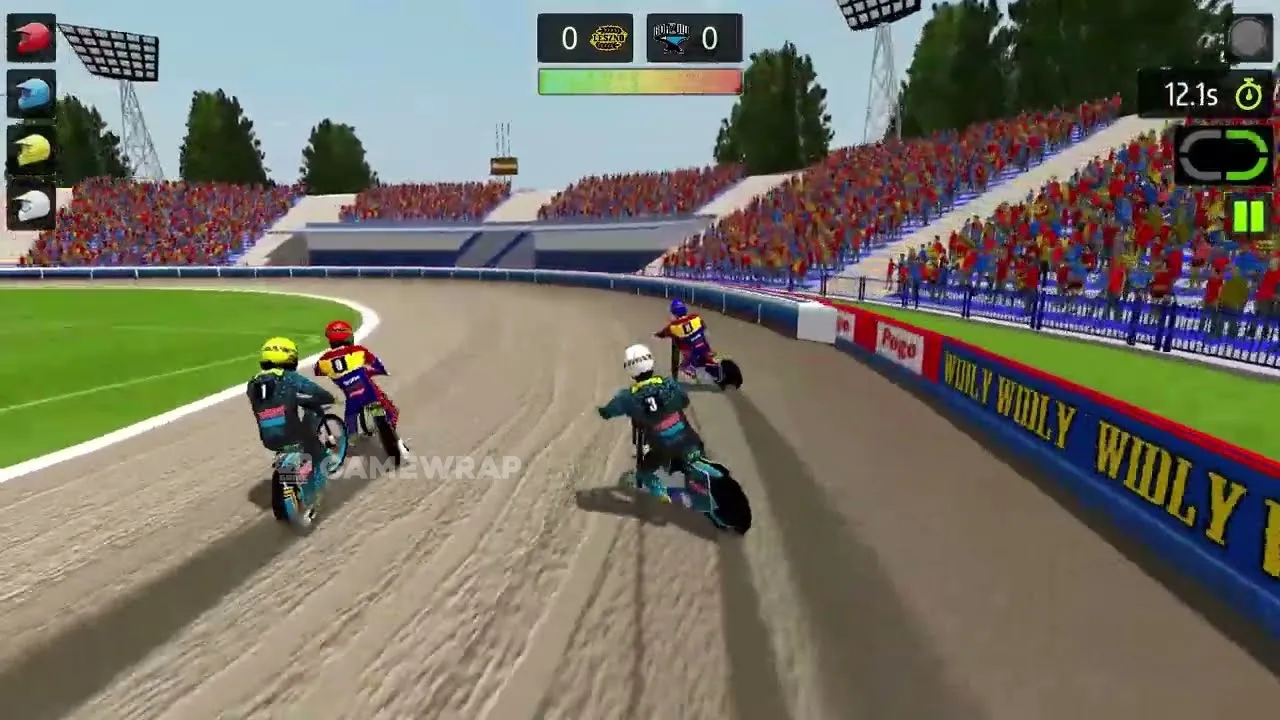Click the oval track lap progress icon
1280x720 pixels.
[1224, 155]
